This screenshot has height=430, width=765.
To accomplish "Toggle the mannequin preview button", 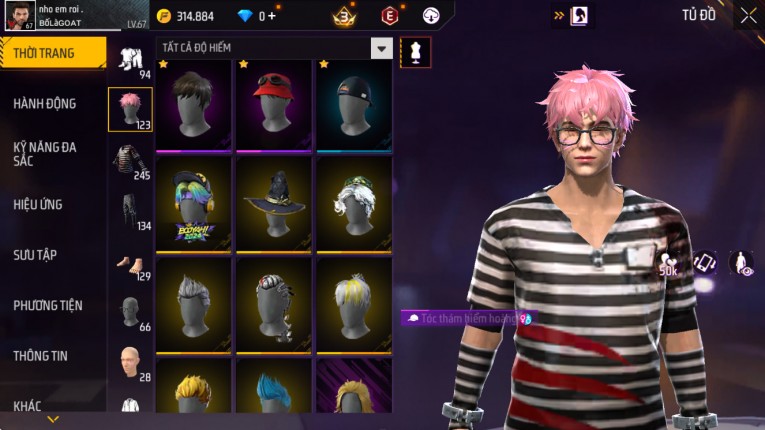I will pyautogui.click(x=416, y=52).
